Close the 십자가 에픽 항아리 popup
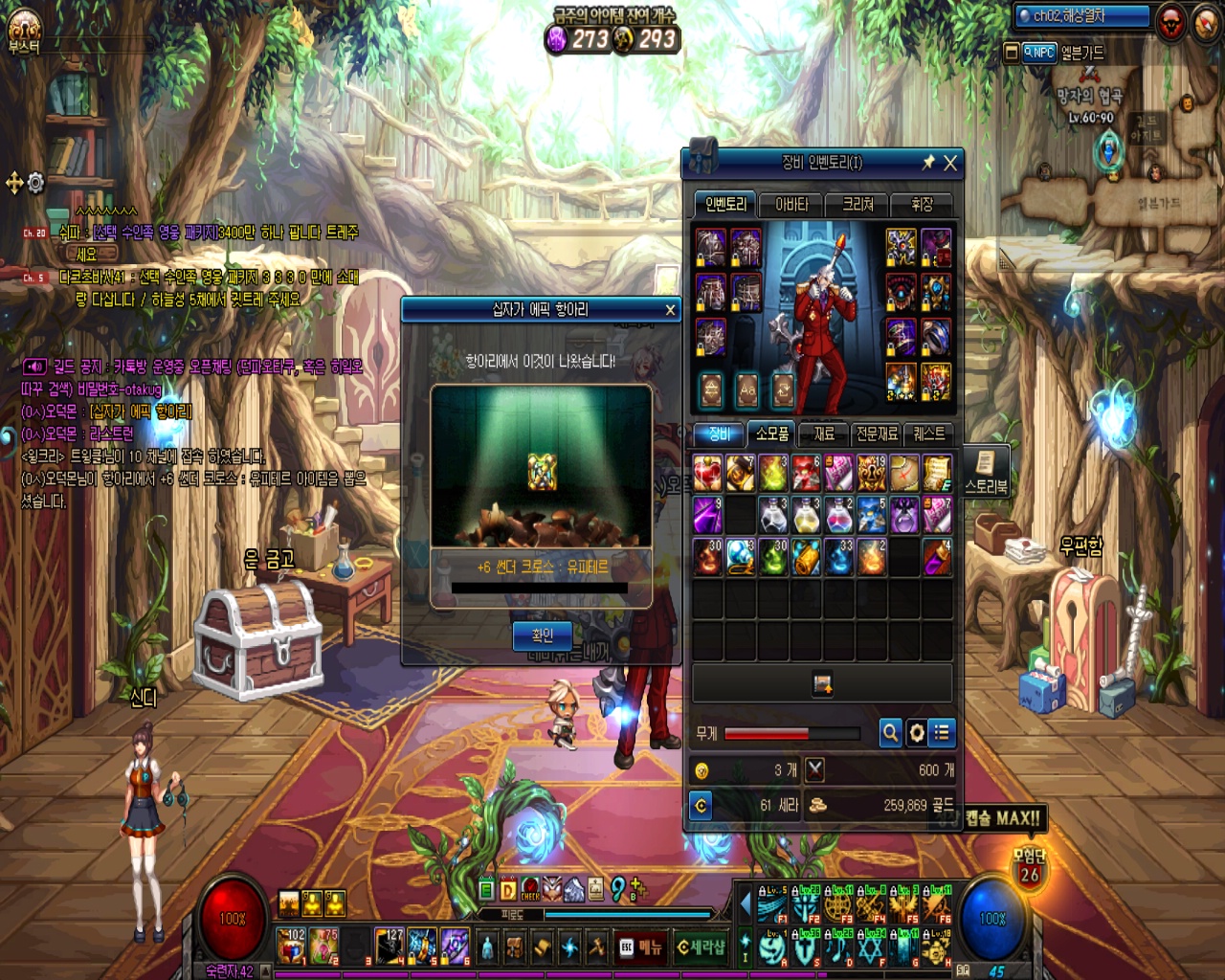Viewport: 1225px width, 980px height. click(x=670, y=310)
